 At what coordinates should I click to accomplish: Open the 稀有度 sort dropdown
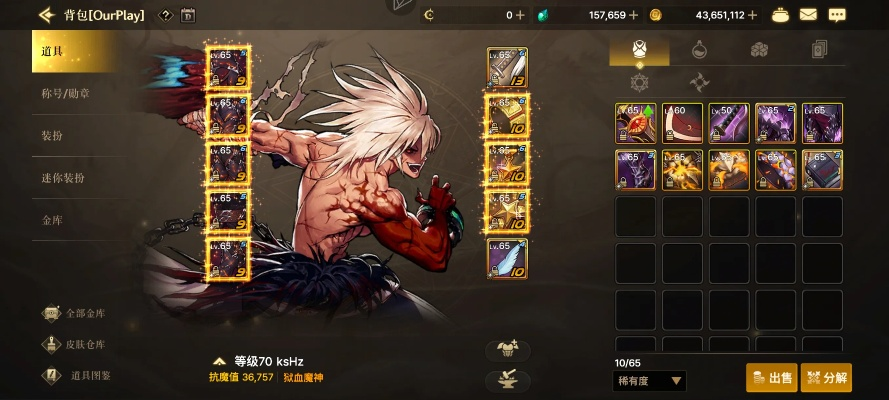tap(649, 381)
